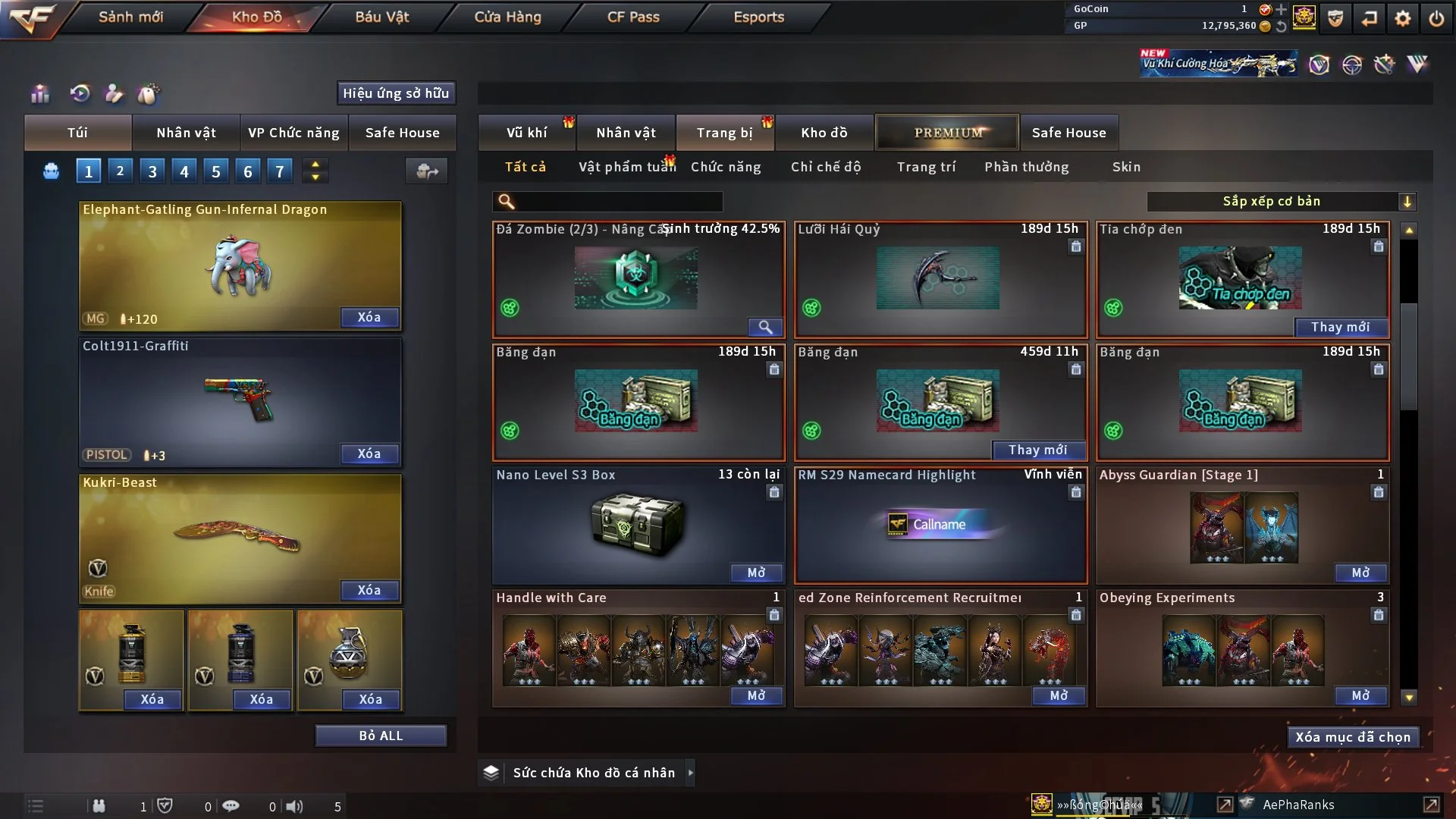
Task: Show the Trang trí decoration filter
Action: 926,167
